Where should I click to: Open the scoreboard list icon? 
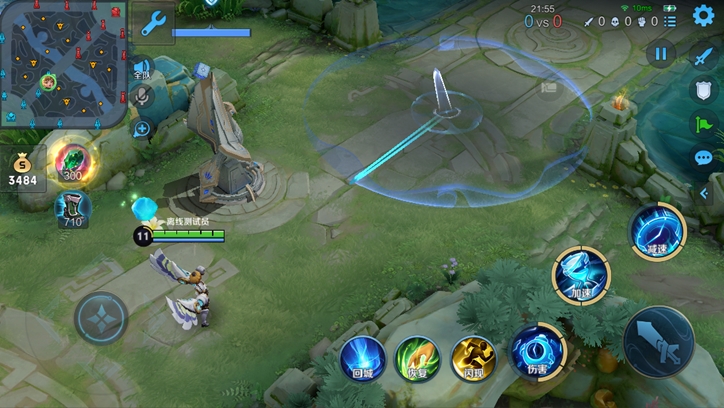pos(671,20)
